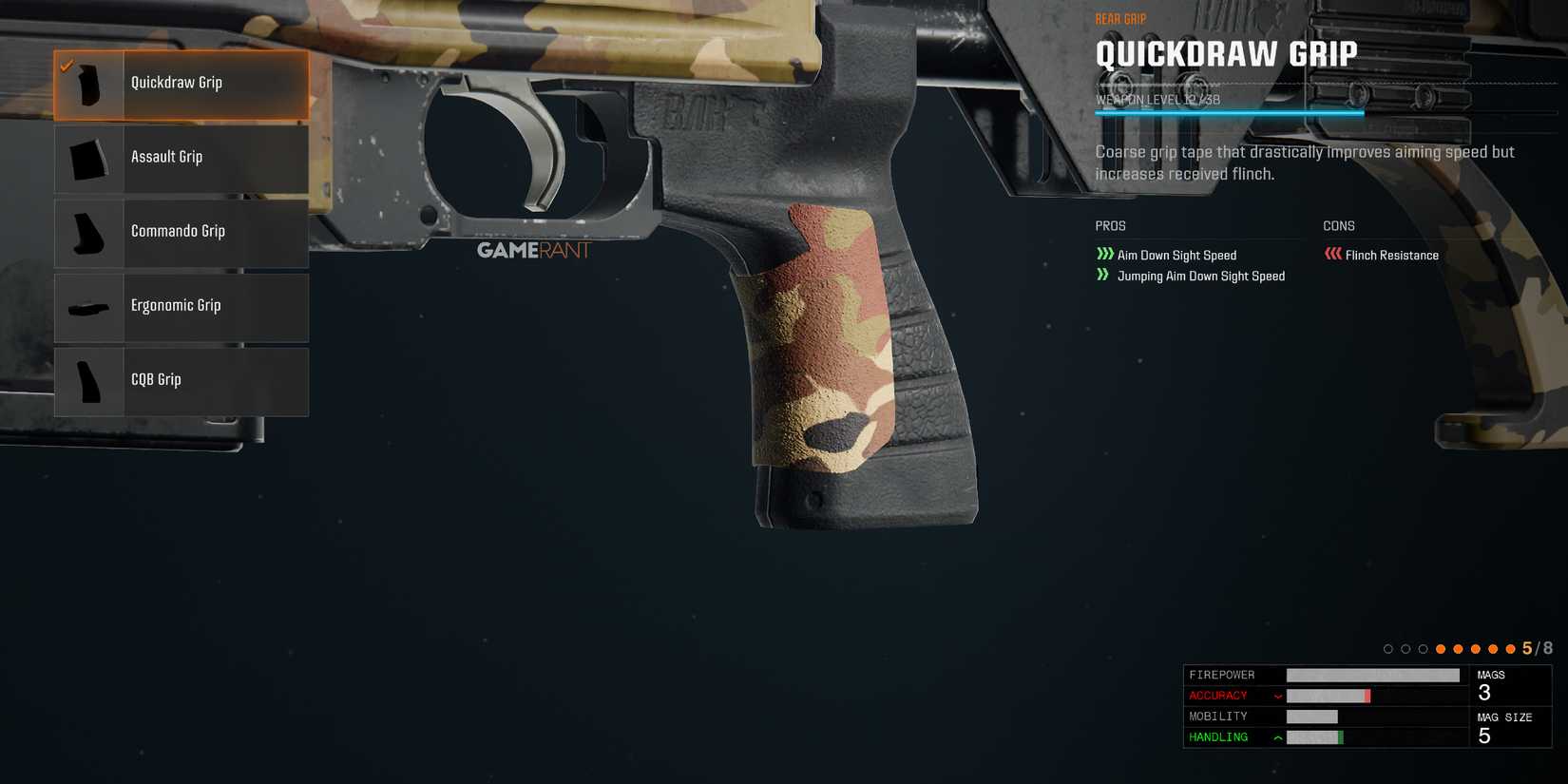Viewport: 1568px width, 784px height.
Task: Click the Ergonomic Grip attachment icon
Action: pos(88,306)
